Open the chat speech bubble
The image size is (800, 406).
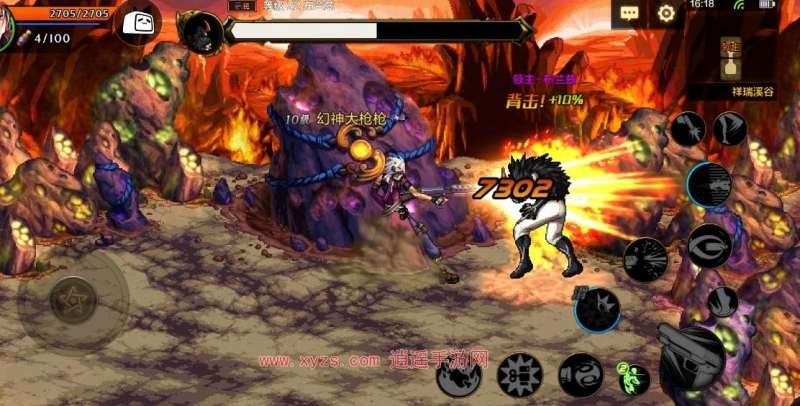pyautogui.click(x=628, y=13)
